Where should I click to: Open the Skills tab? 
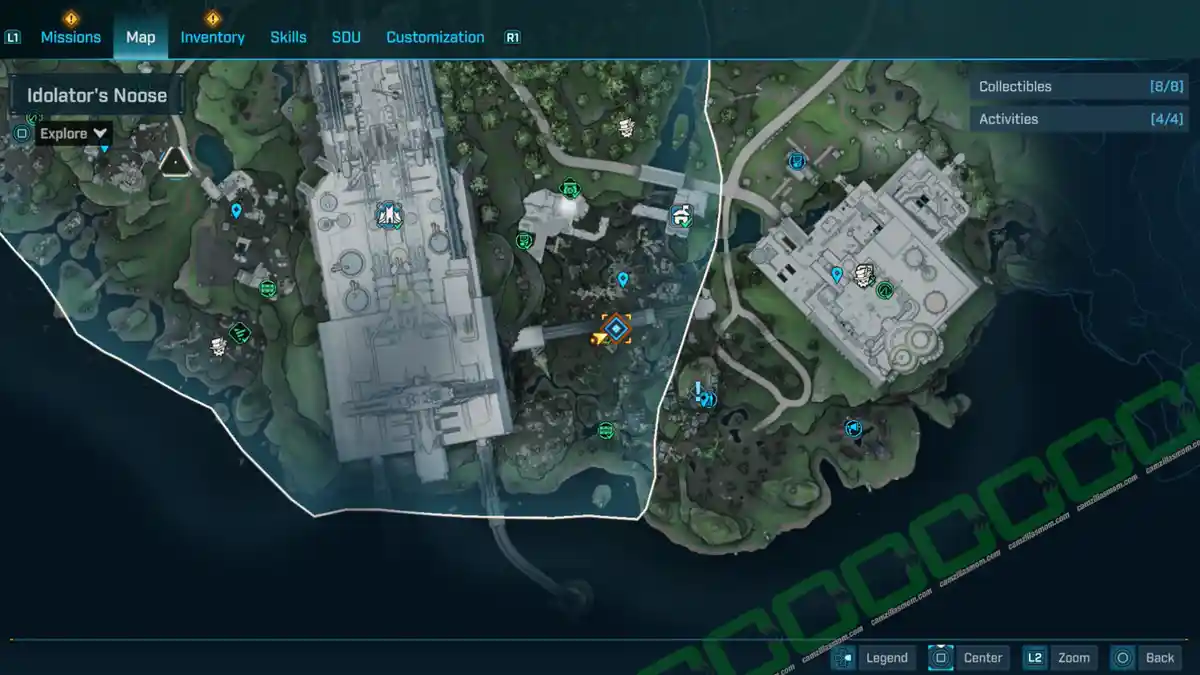pyautogui.click(x=288, y=37)
